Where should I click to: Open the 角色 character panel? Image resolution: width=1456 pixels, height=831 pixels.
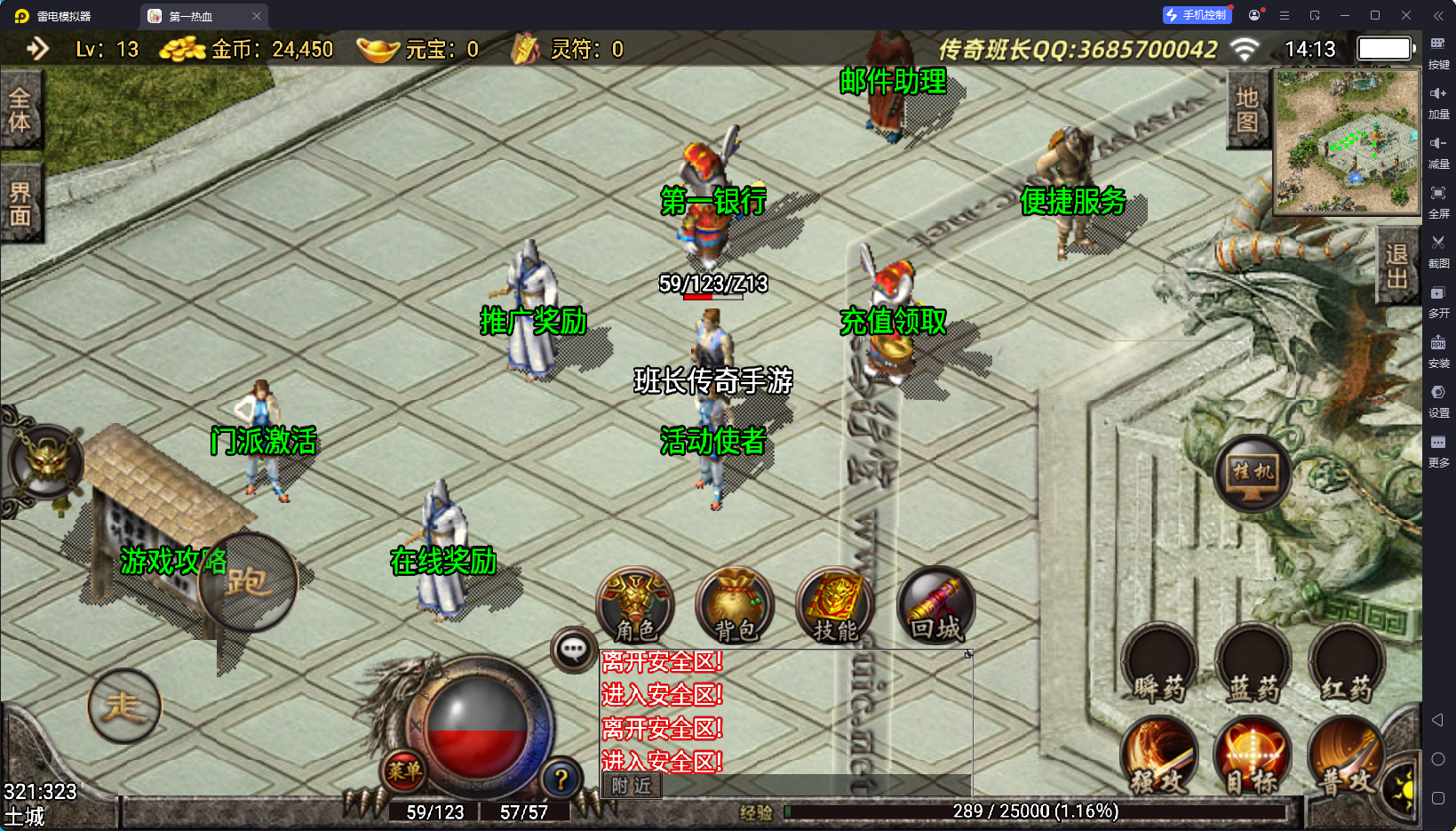[635, 604]
